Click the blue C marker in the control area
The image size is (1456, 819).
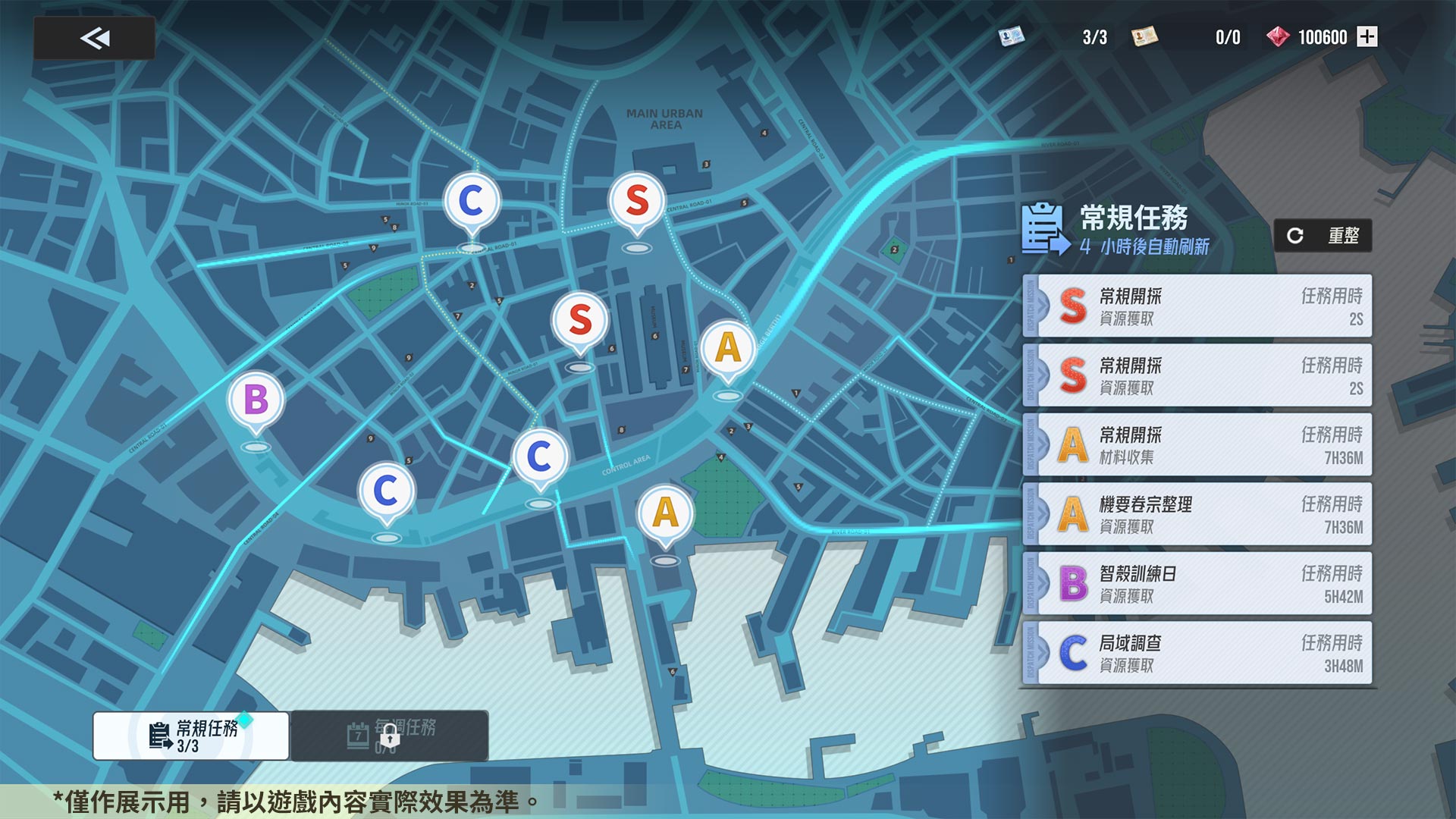point(539,456)
